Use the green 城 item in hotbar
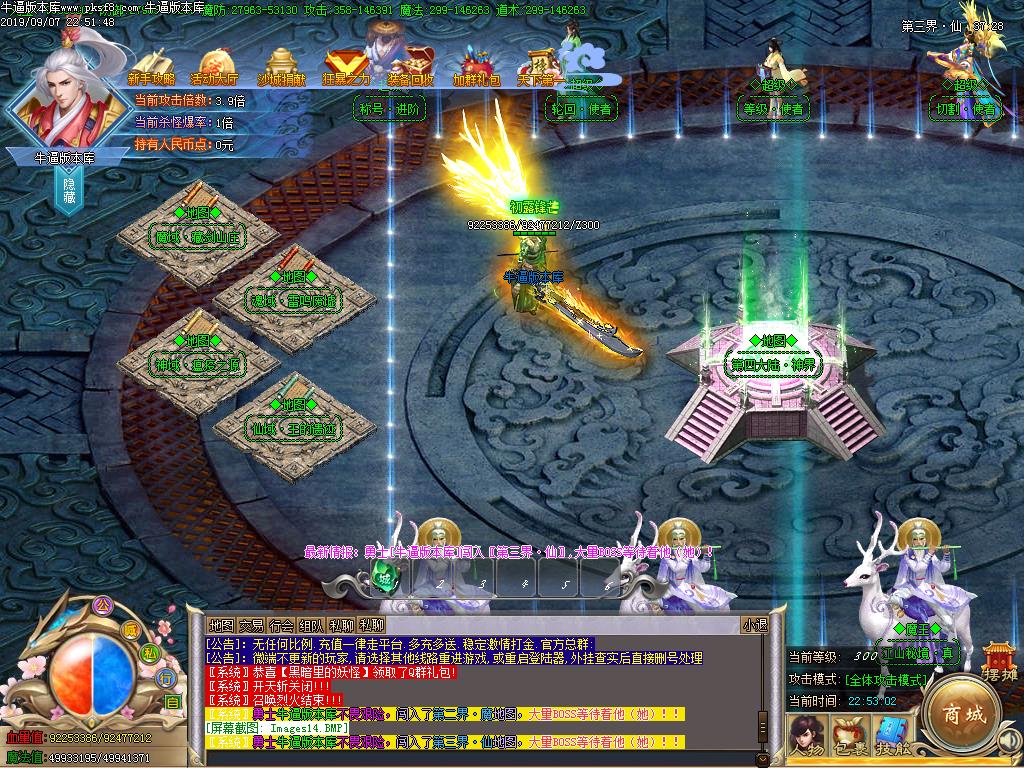This screenshot has width=1024, height=768. pyautogui.click(x=384, y=576)
